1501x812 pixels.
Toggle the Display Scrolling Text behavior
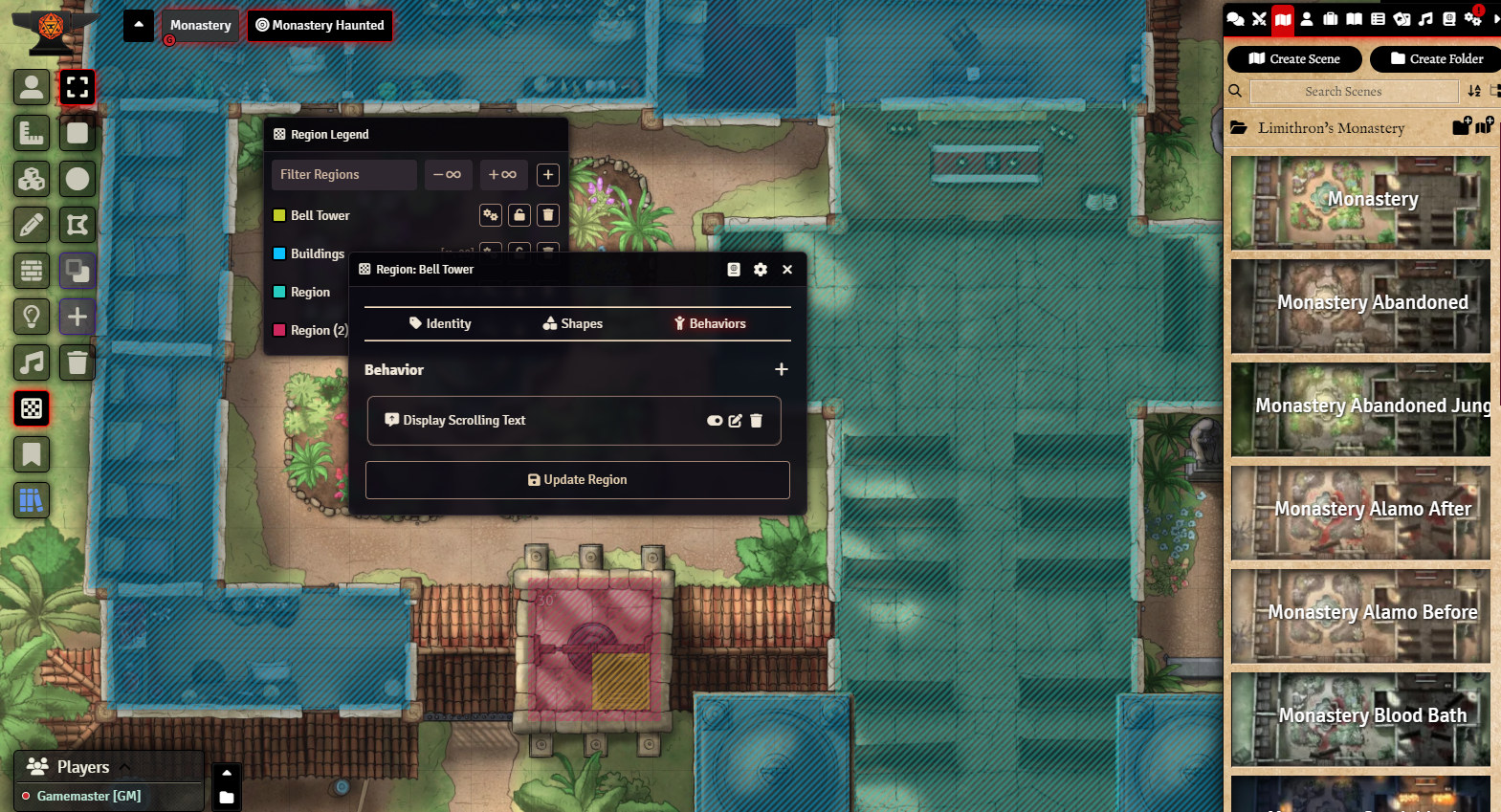[715, 421]
